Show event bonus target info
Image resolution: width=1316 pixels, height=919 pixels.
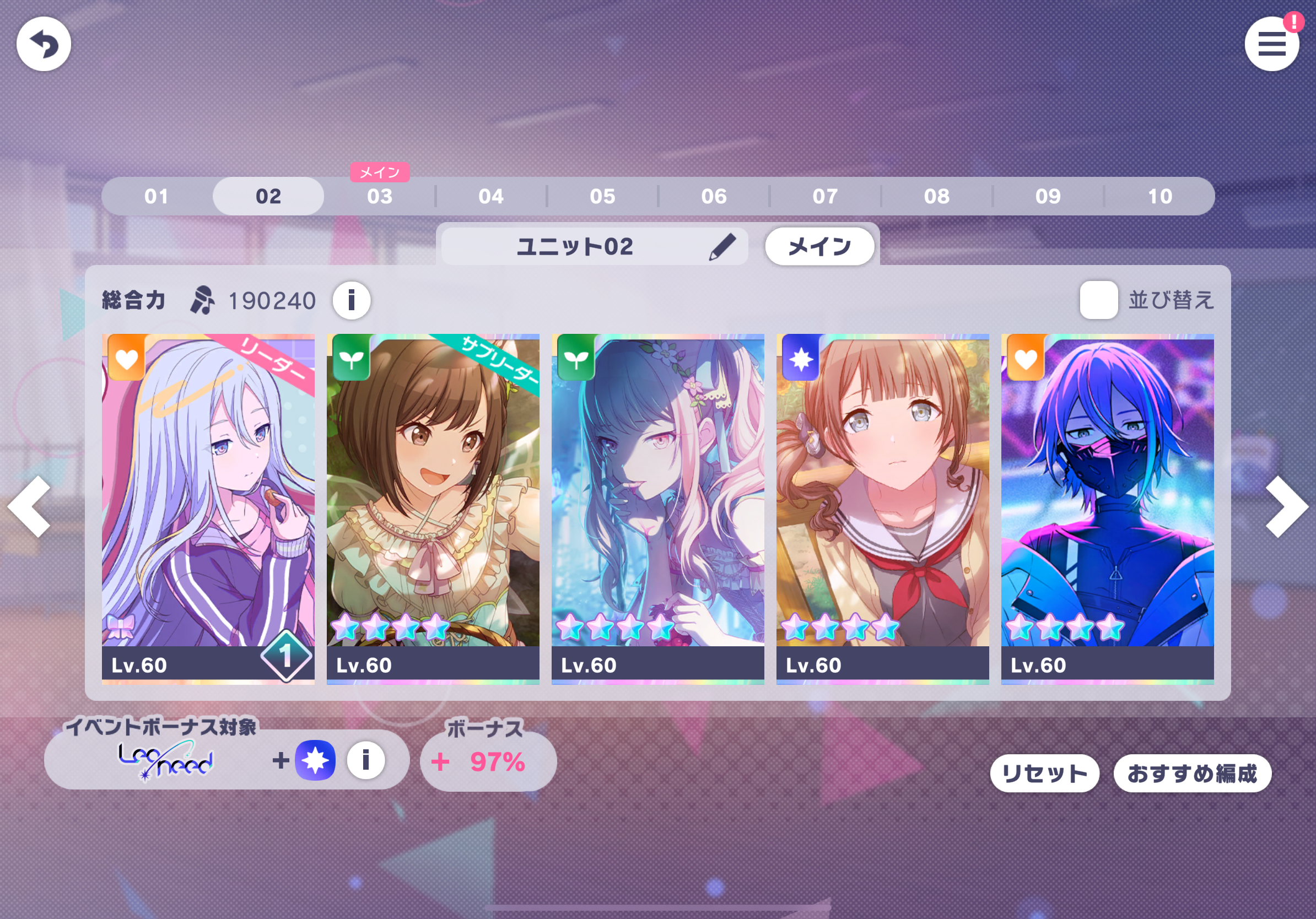tap(366, 760)
